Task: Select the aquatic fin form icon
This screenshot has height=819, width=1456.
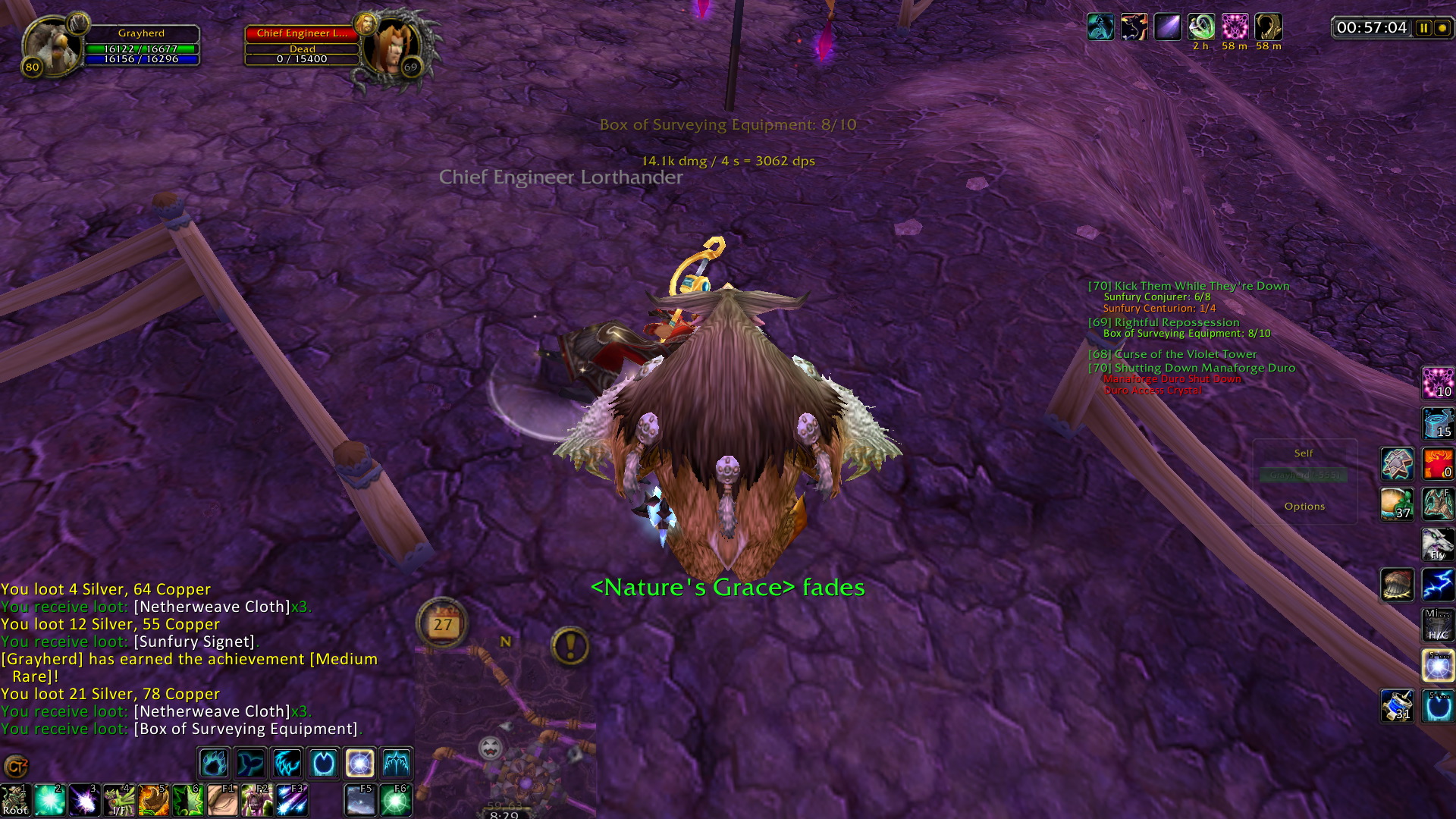Action: pos(250,763)
